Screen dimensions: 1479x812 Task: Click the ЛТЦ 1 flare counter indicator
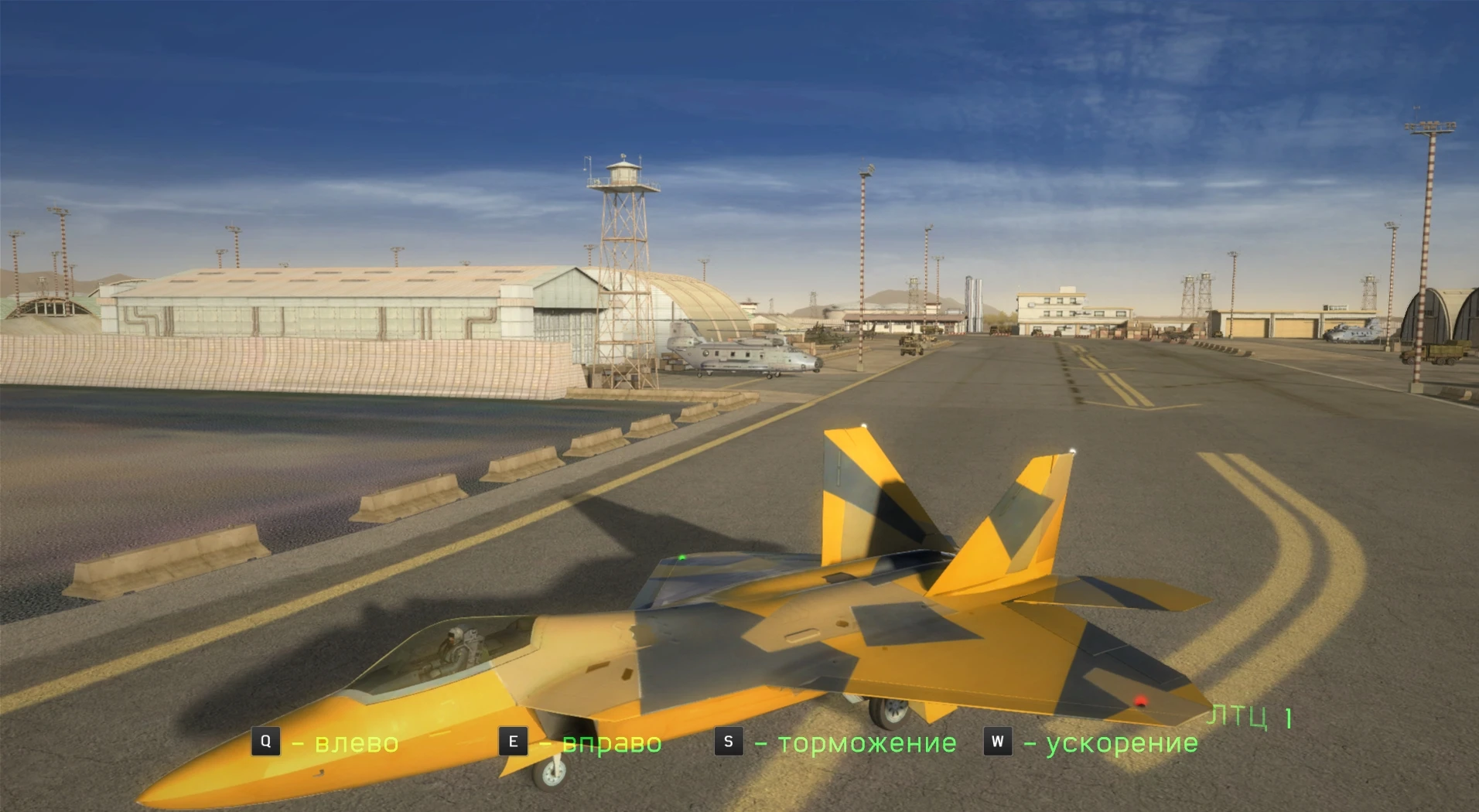(x=1249, y=717)
